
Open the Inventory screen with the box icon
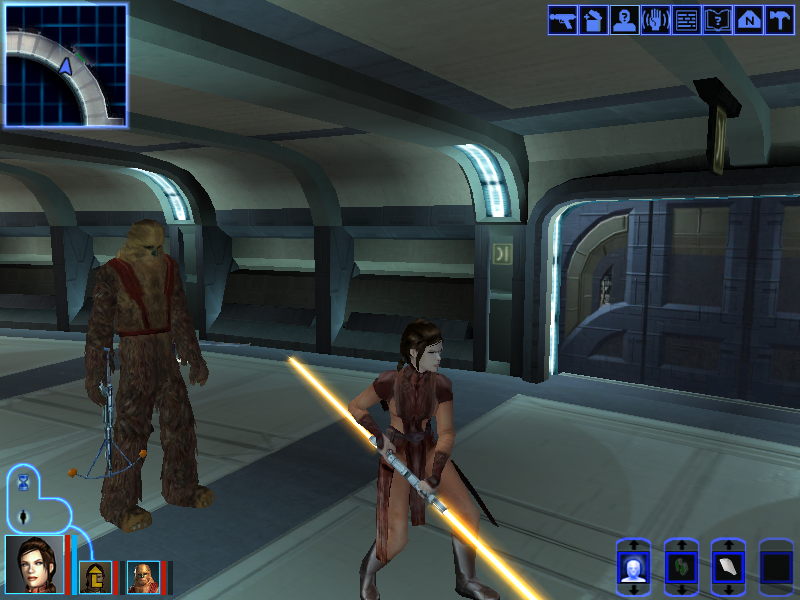click(x=594, y=20)
